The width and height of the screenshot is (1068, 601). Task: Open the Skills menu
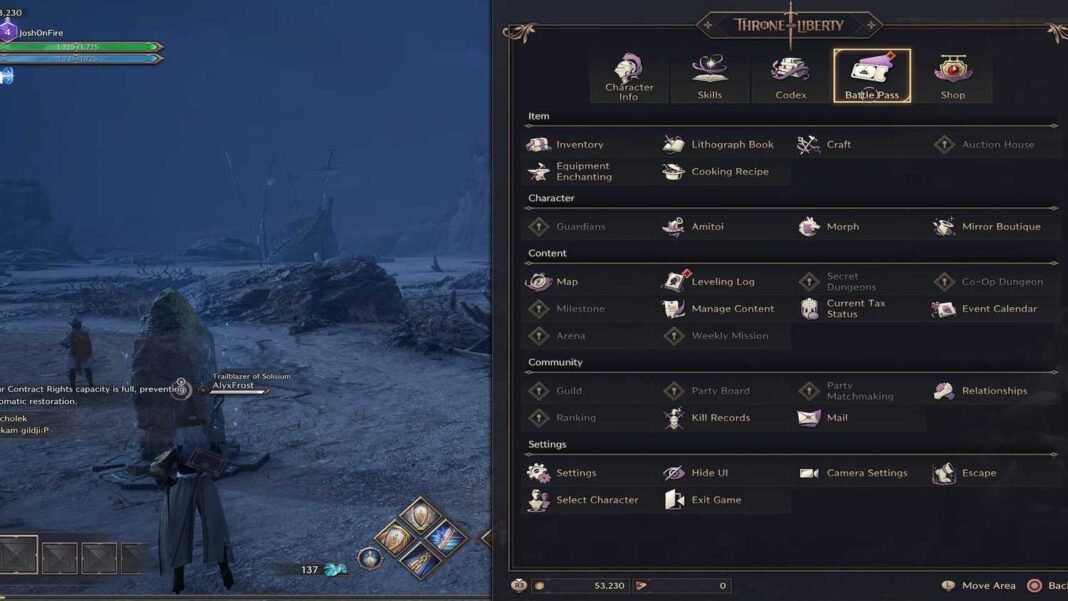709,77
